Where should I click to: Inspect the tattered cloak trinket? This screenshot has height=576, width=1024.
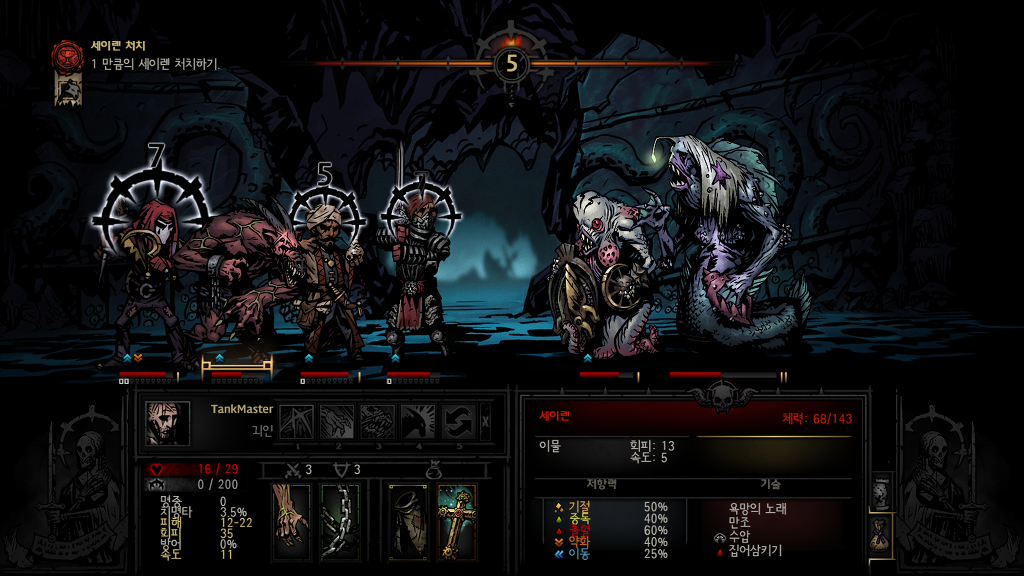point(408,520)
